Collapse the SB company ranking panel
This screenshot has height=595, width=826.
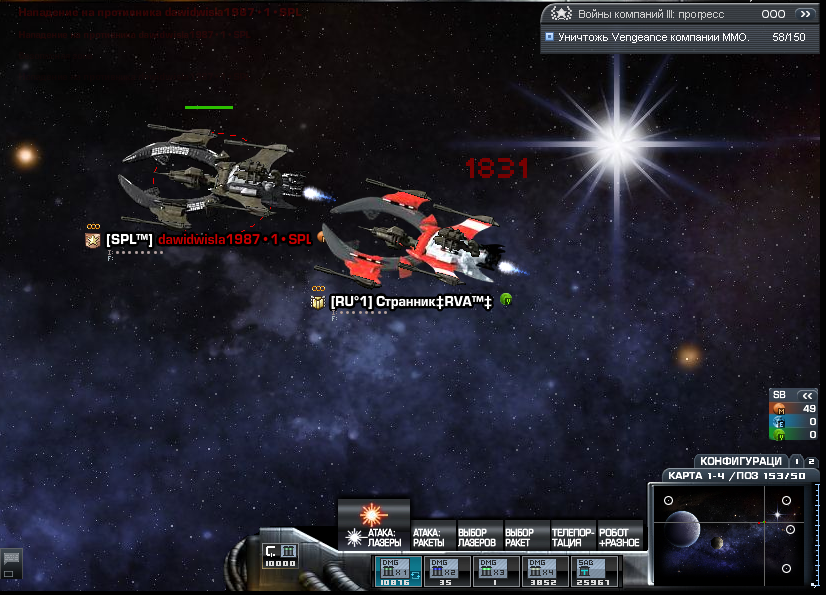coord(808,395)
